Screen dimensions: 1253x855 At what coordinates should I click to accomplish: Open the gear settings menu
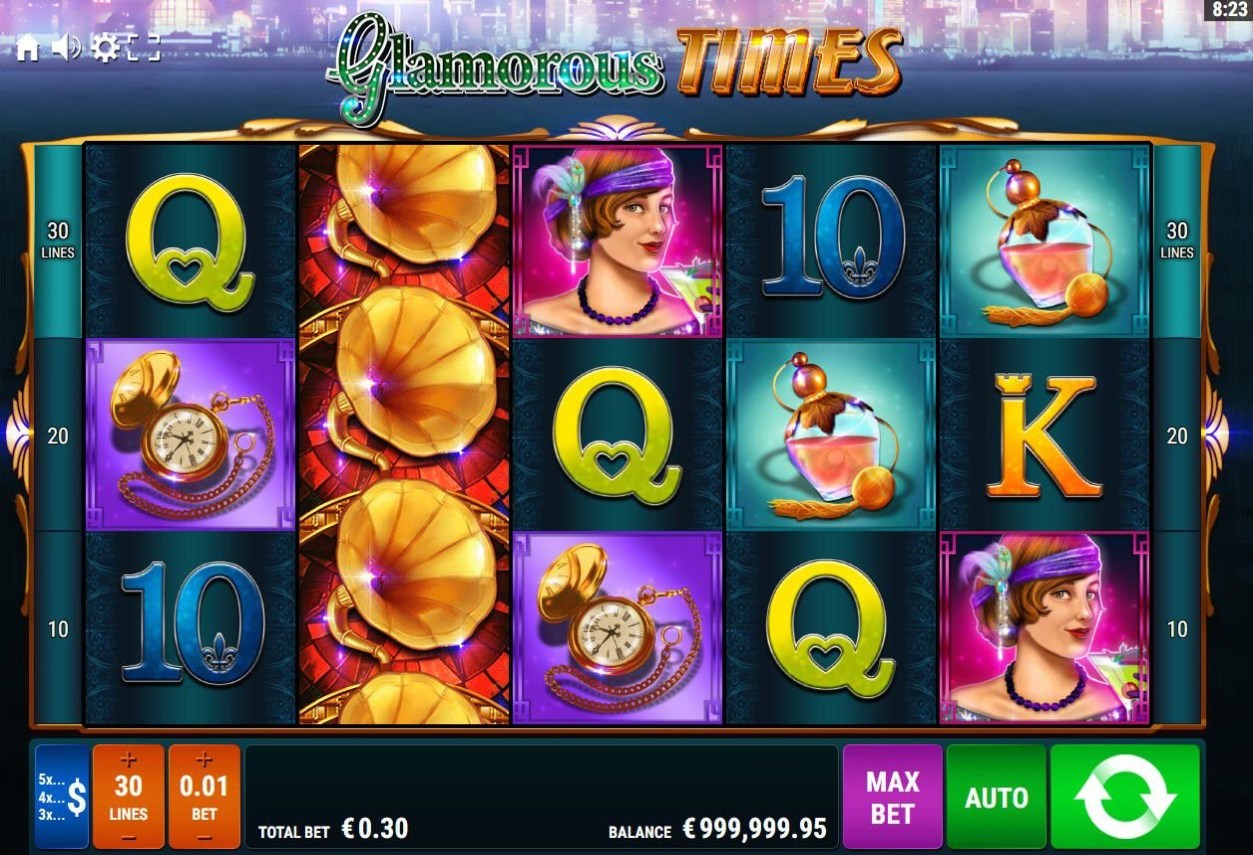coord(105,47)
